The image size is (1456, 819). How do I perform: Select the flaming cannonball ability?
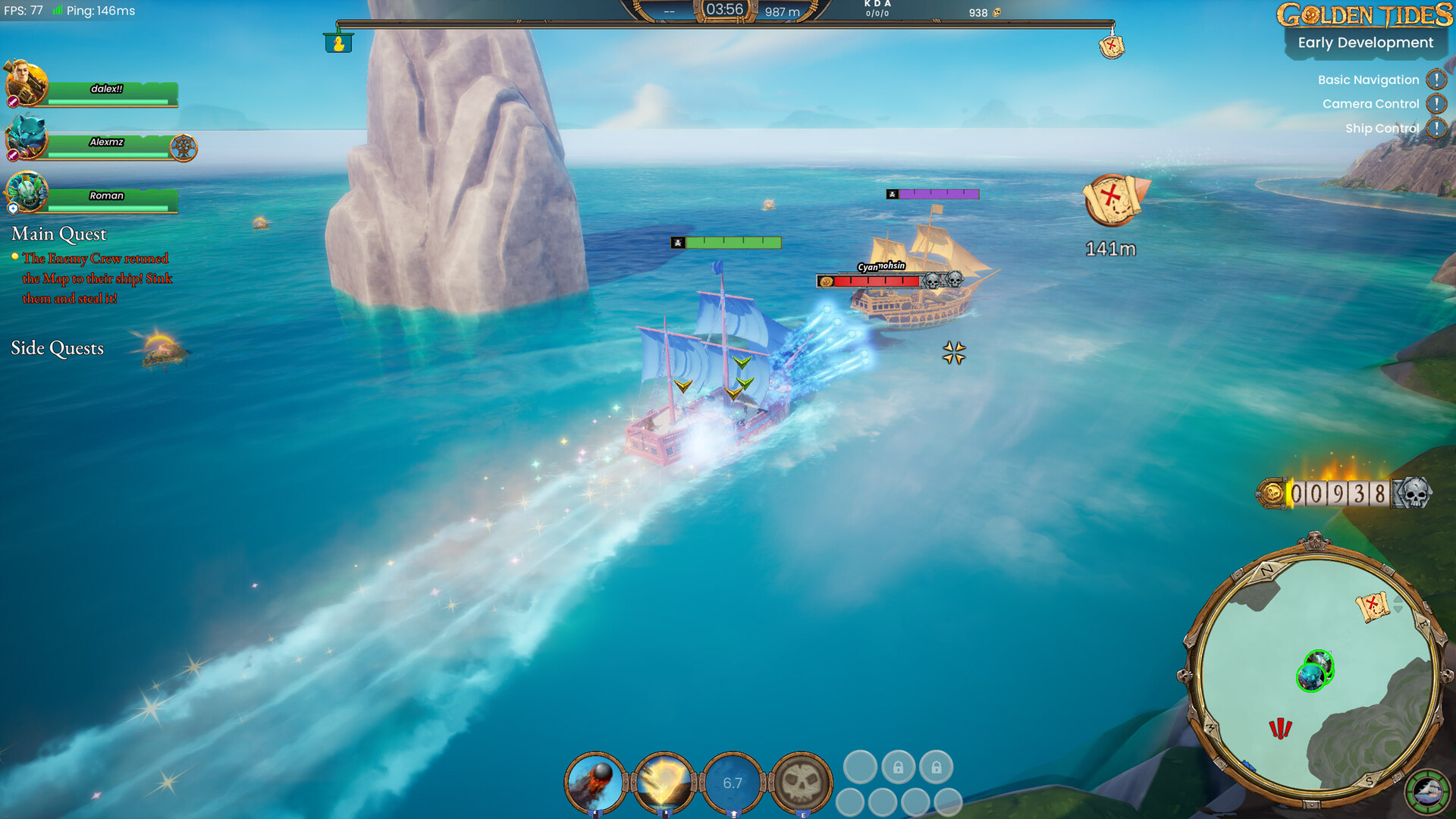coord(595,783)
